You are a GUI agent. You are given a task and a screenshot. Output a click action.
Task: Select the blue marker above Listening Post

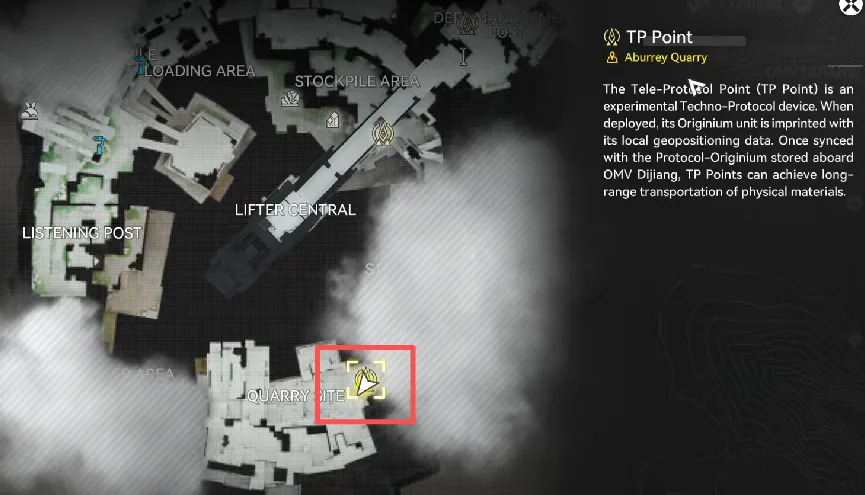(98, 146)
